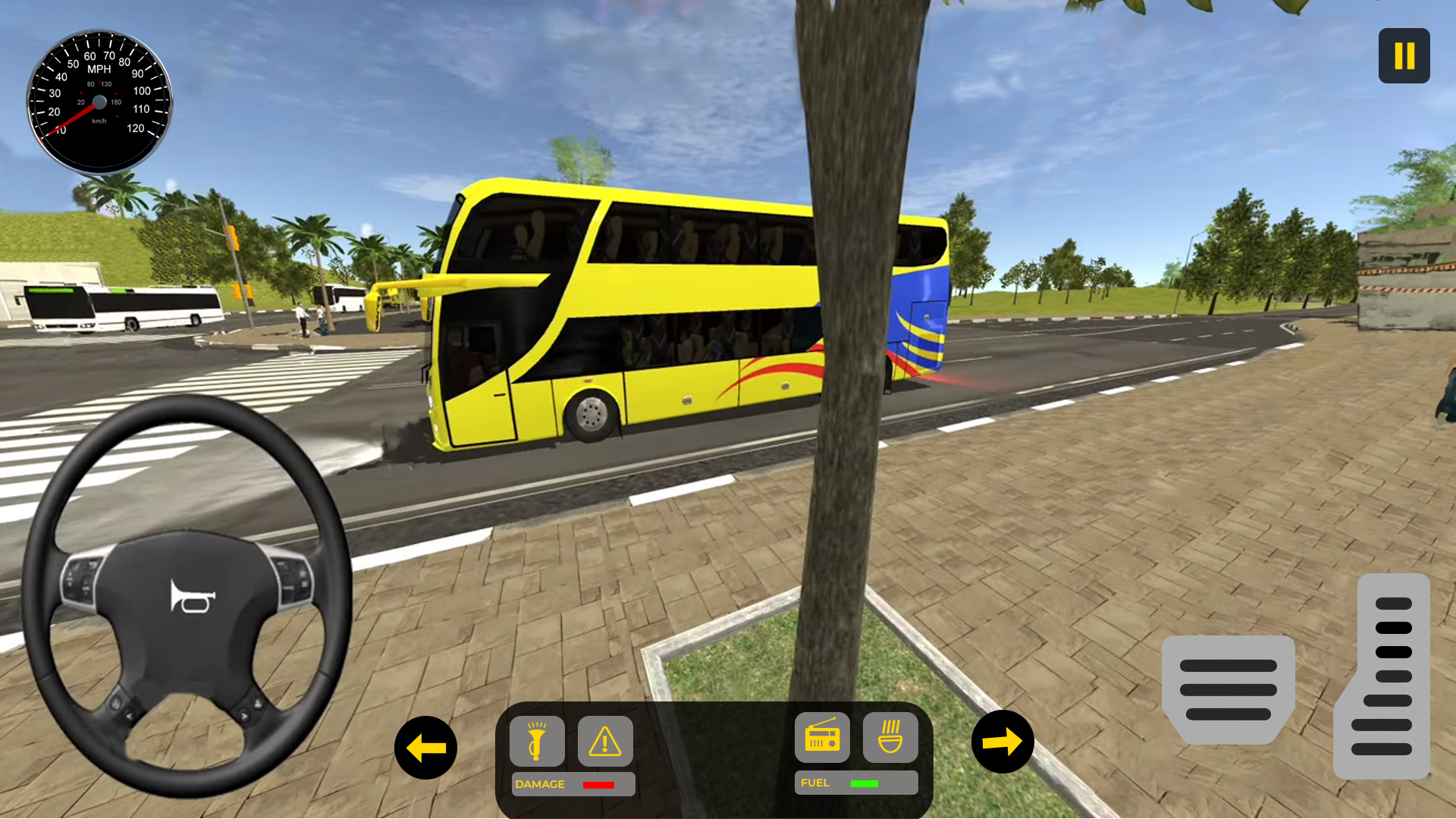Toggle the warning triangle indicator

click(604, 742)
